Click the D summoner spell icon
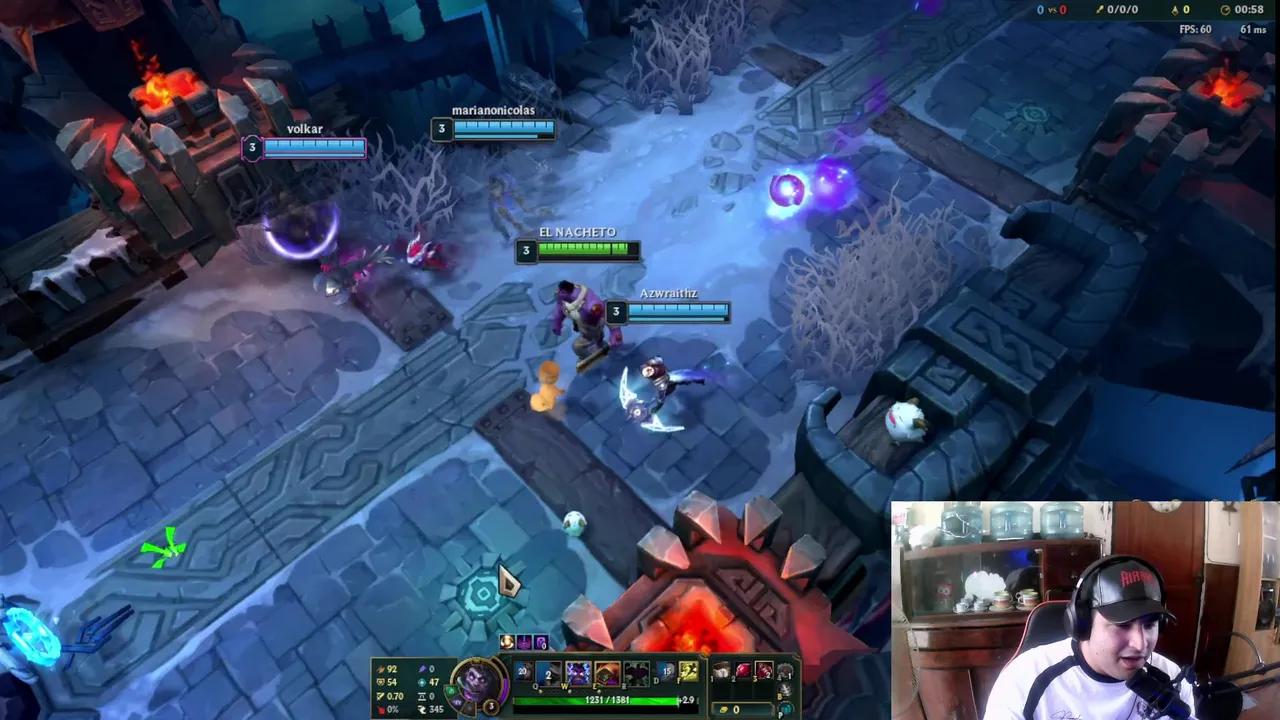Viewport: 1280px width, 720px height. 666,672
